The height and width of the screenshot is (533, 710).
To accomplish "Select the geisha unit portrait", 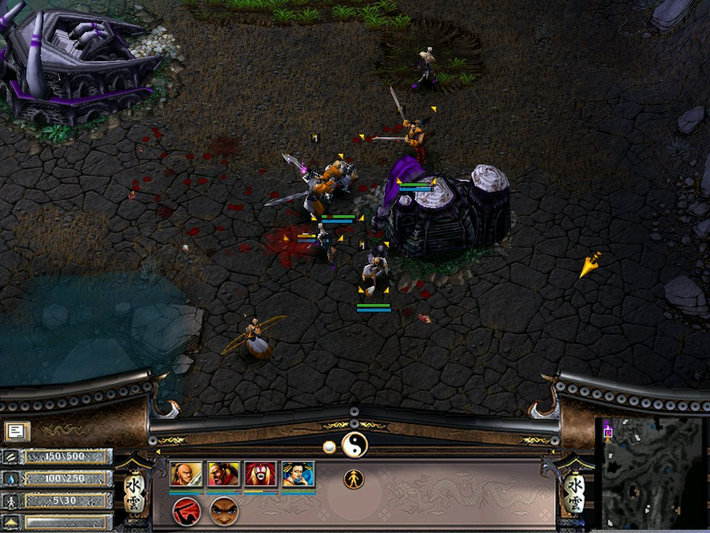I will (298, 474).
